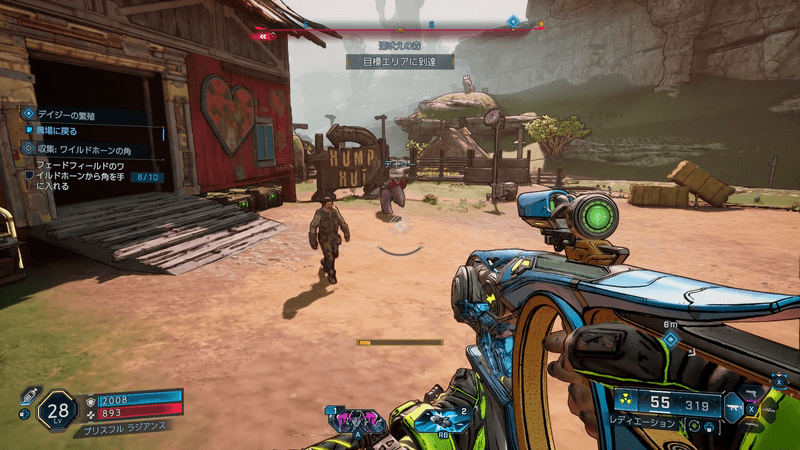The height and width of the screenshot is (450, 800).
Task: Click the level 28 character badge
Action: pyautogui.click(x=58, y=410)
